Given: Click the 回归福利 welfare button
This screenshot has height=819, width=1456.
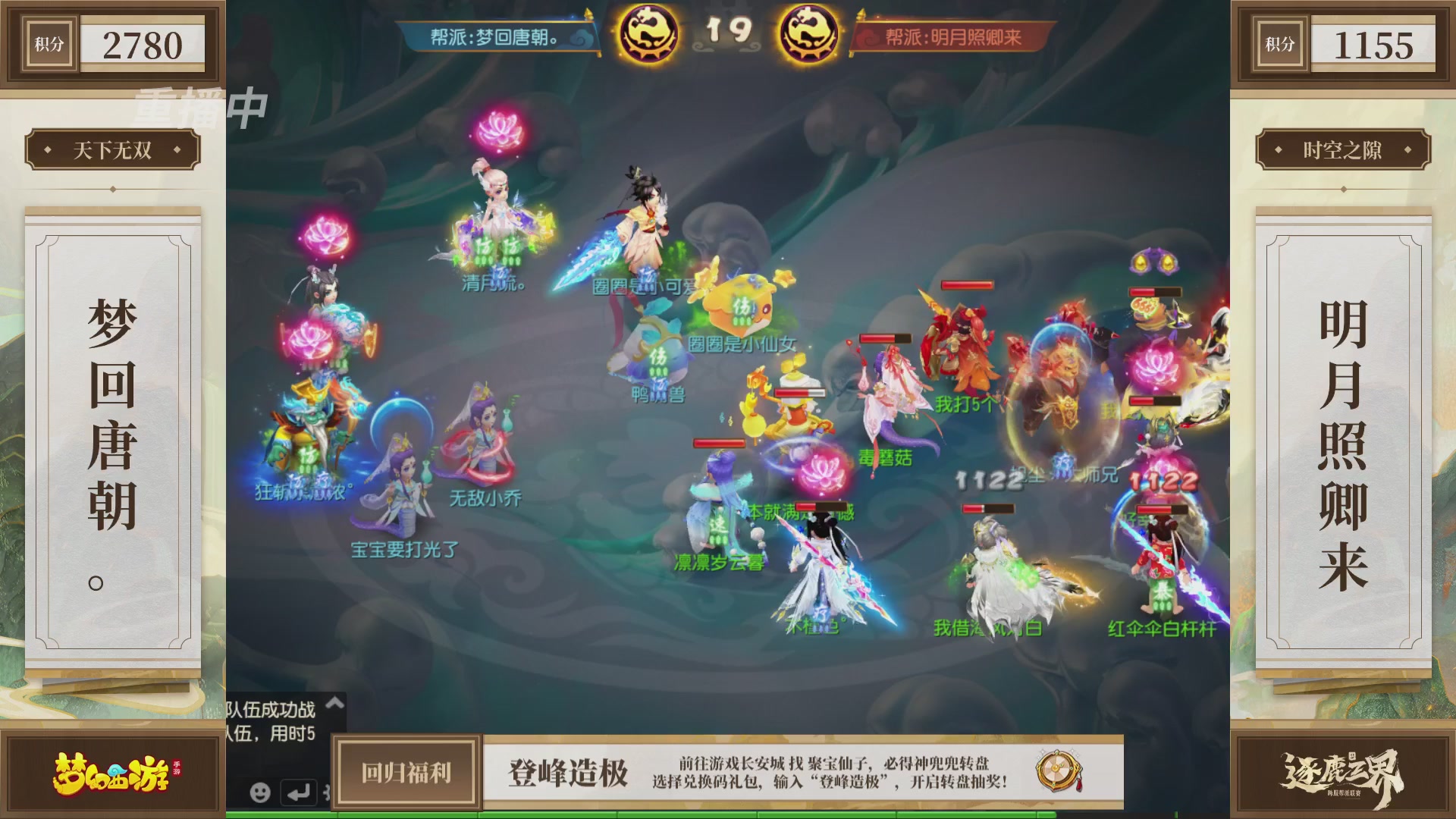Looking at the screenshot, I should [405, 772].
